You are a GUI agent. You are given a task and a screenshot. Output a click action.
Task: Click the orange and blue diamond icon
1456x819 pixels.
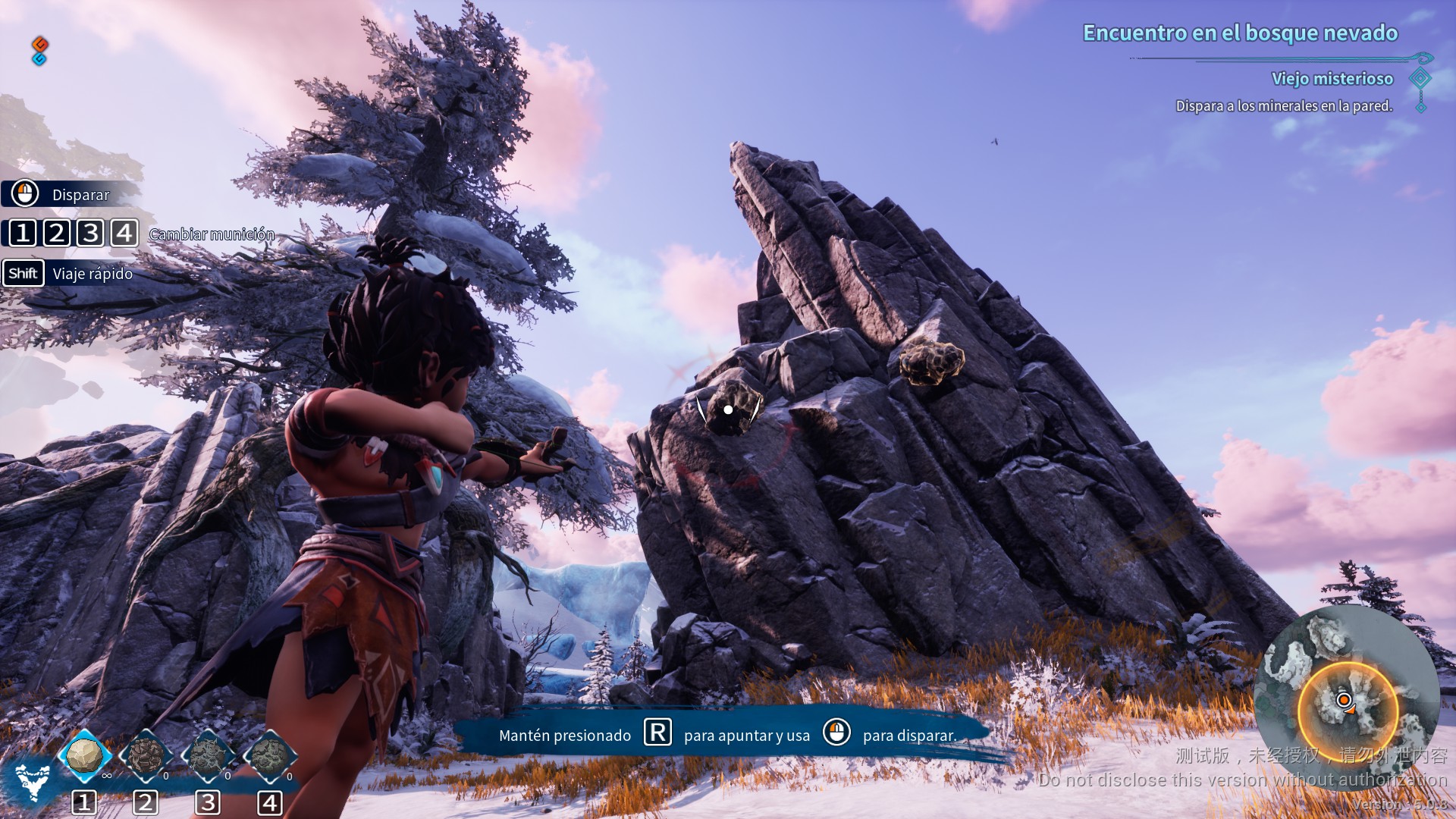[40, 51]
